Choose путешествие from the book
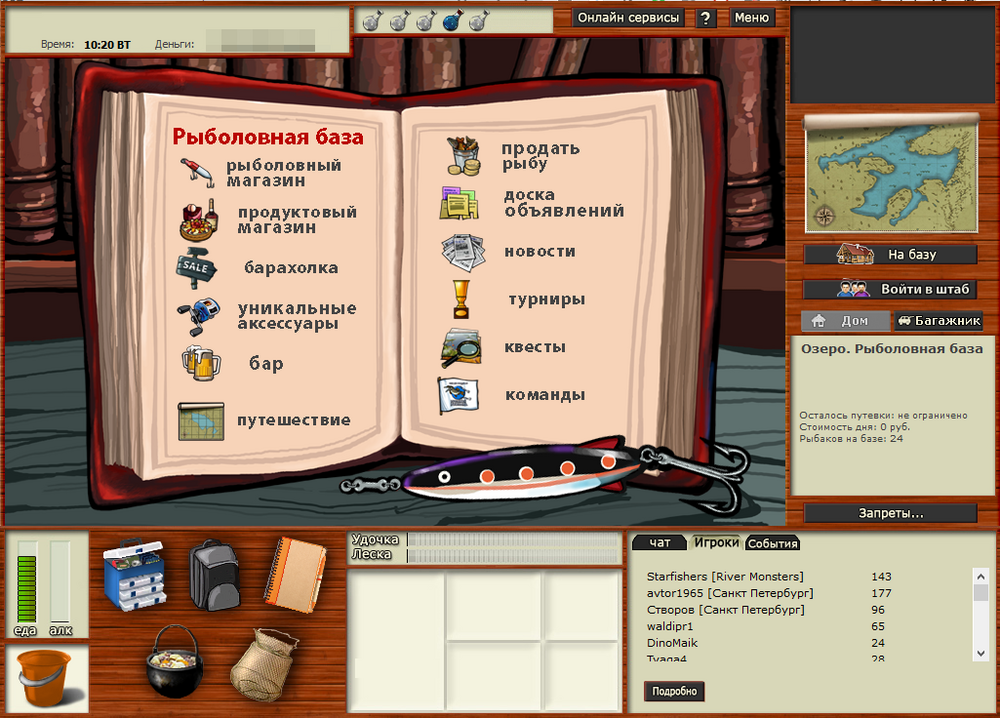 (x=293, y=420)
